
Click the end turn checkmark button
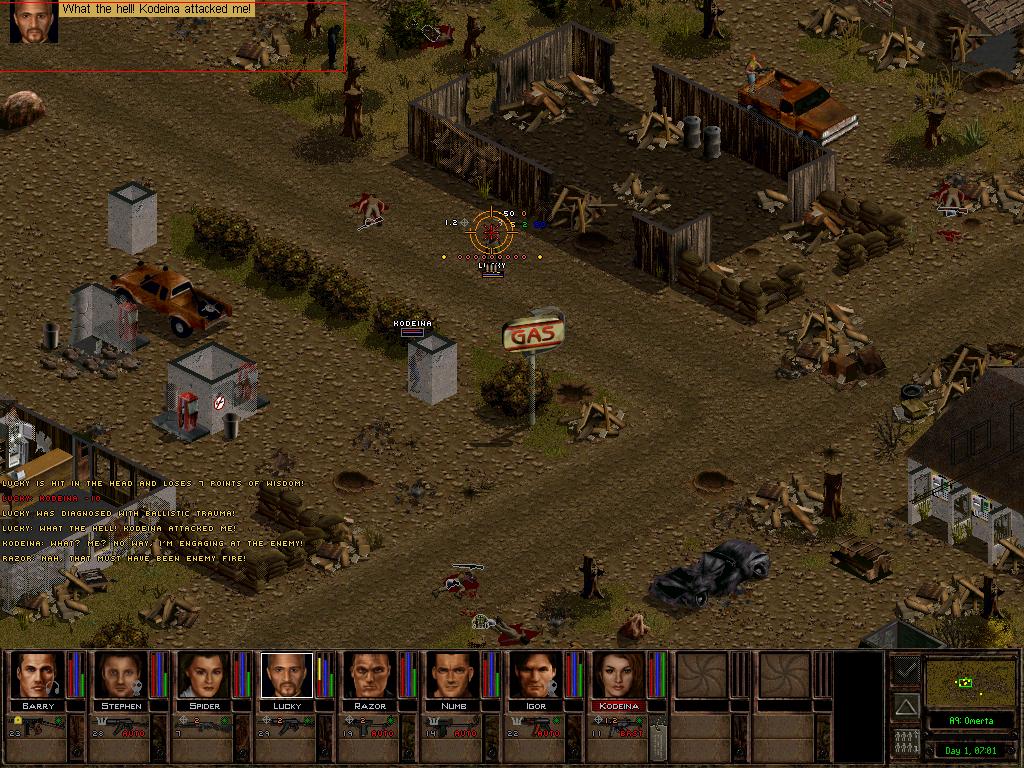point(905,668)
